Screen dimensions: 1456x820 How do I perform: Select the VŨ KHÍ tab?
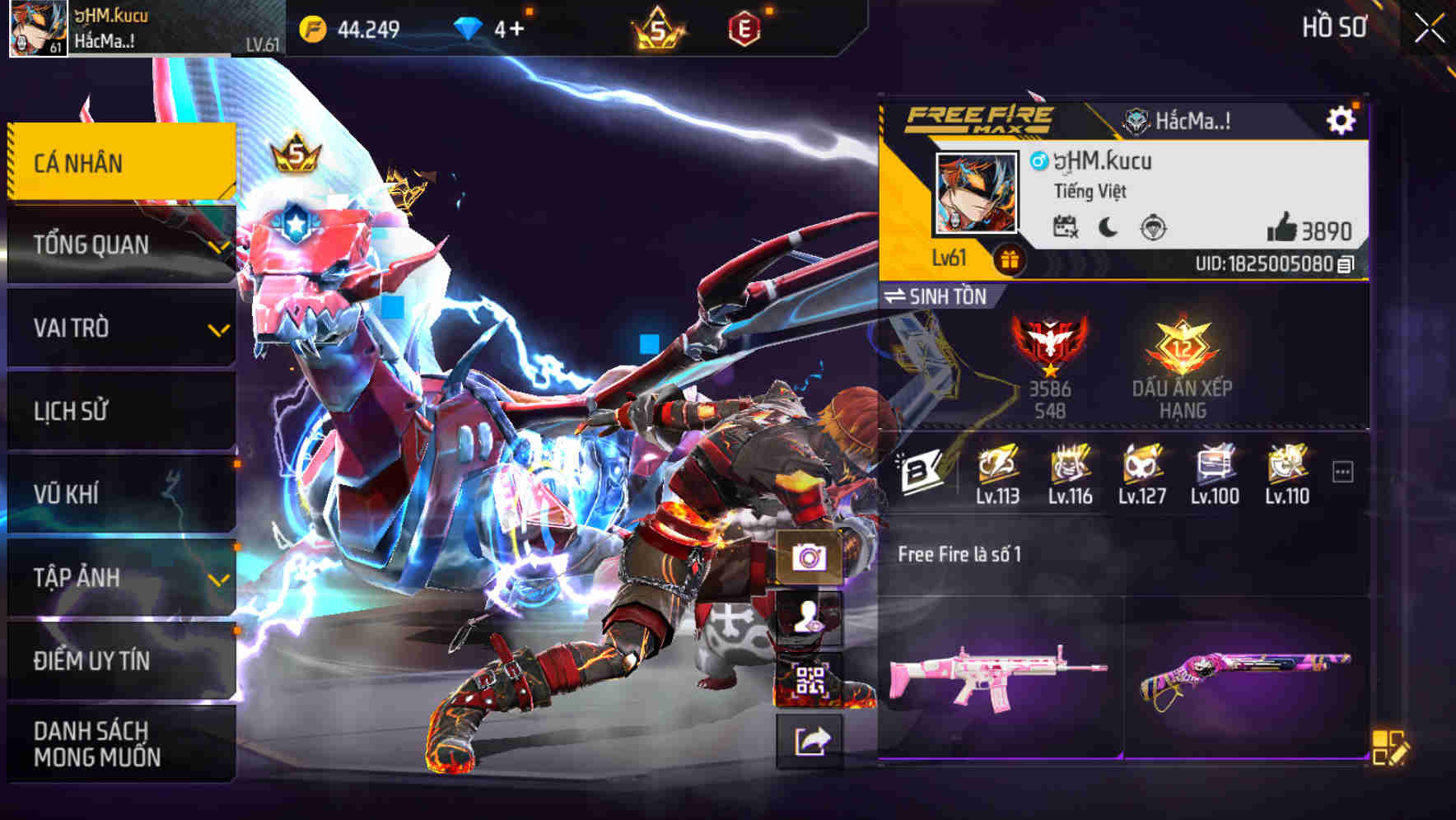point(119,494)
